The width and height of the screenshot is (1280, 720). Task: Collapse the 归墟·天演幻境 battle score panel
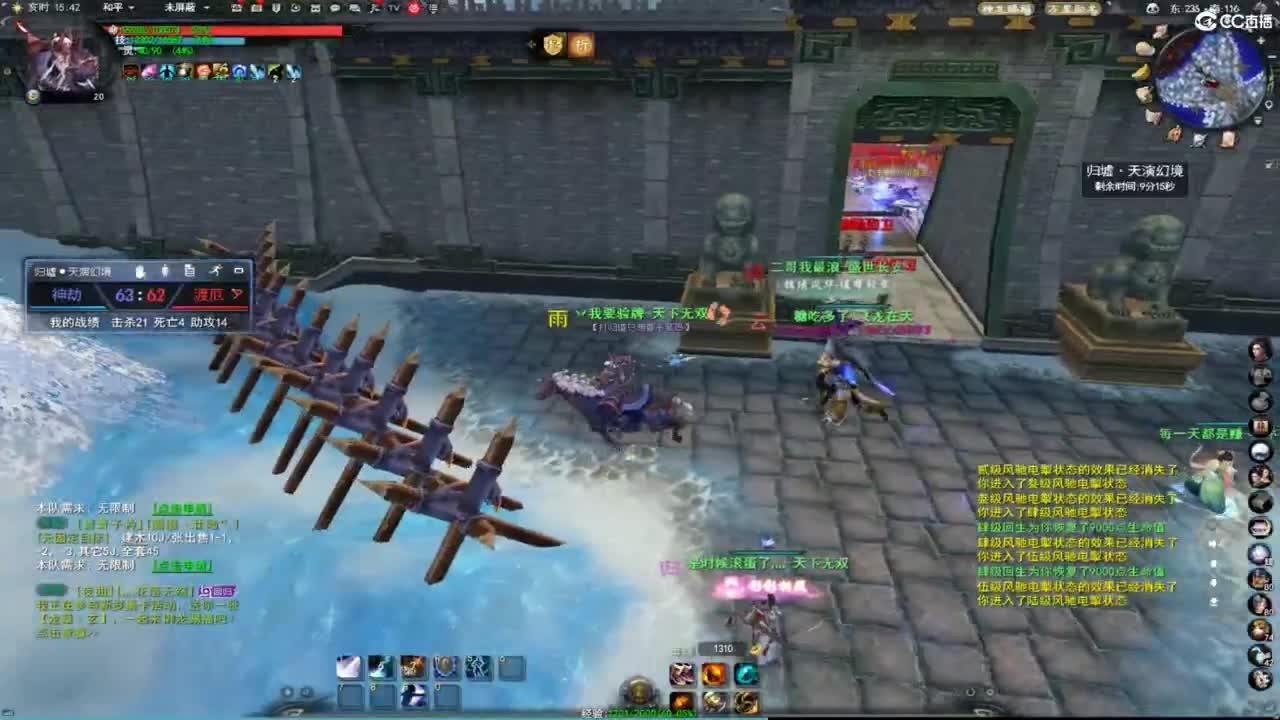(x=239, y=271)
